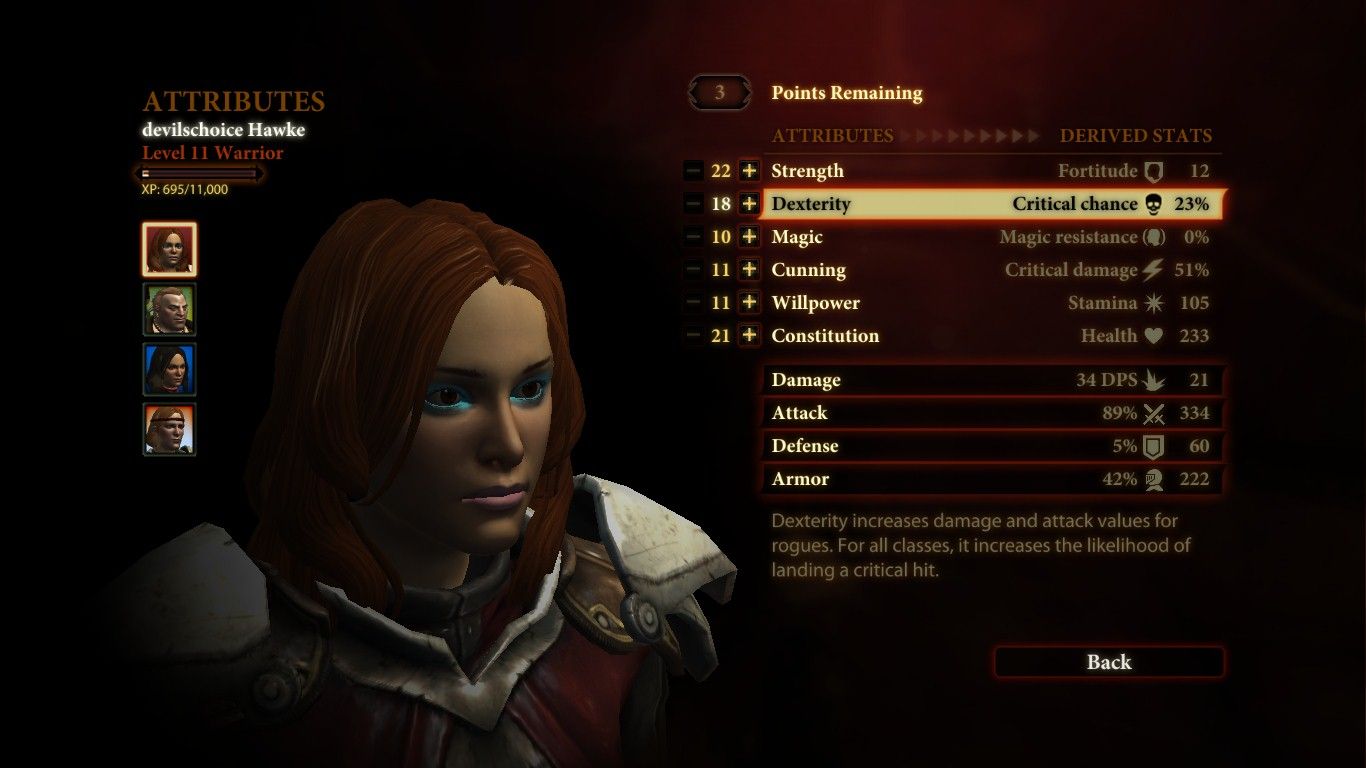Raise Constitution using its plus button
Screen dimensions: 1366x768
[749, 336]
